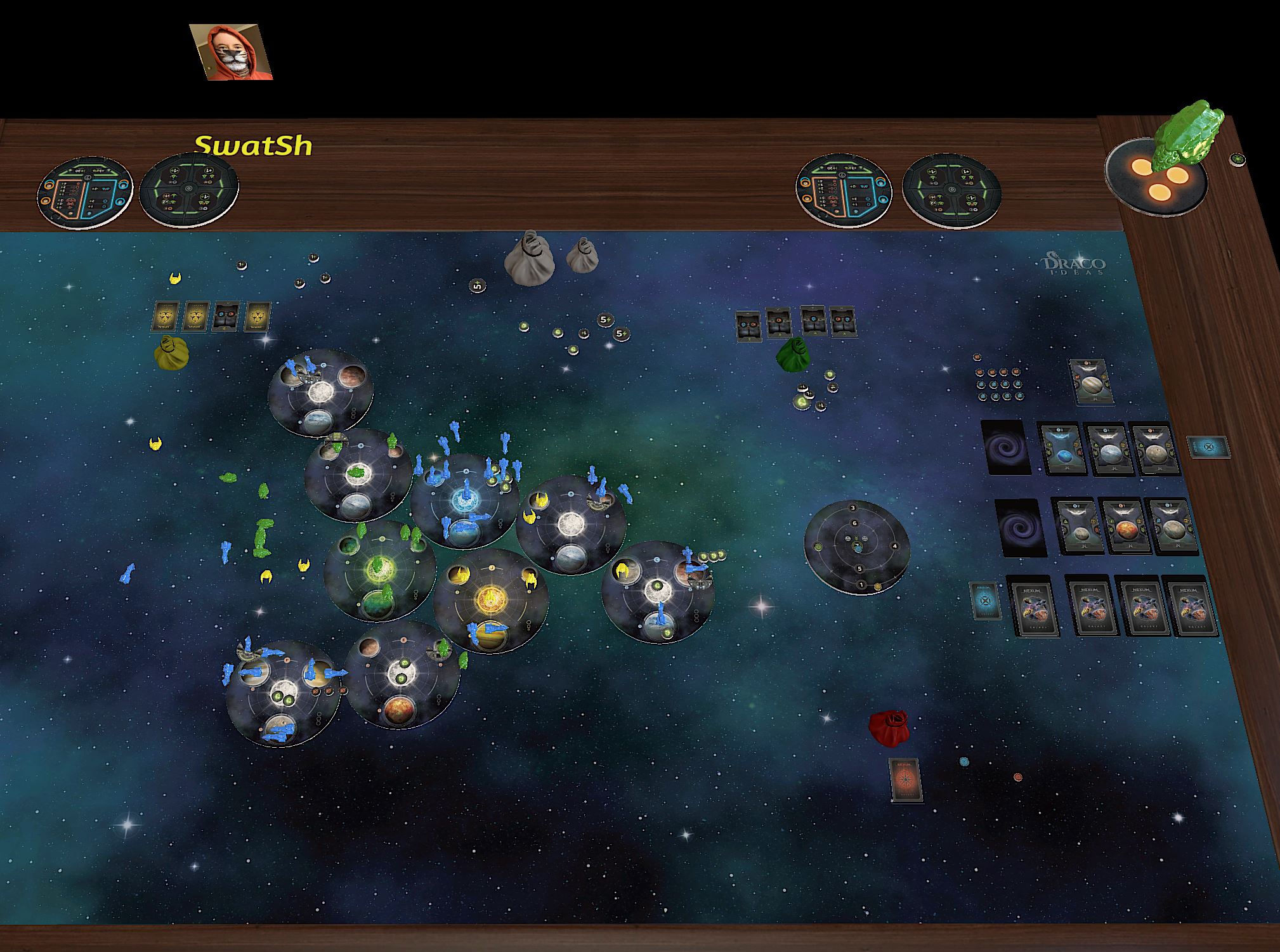Click the SwatSh player name label
Screen dimensions: 1280x952
point(253,146)
